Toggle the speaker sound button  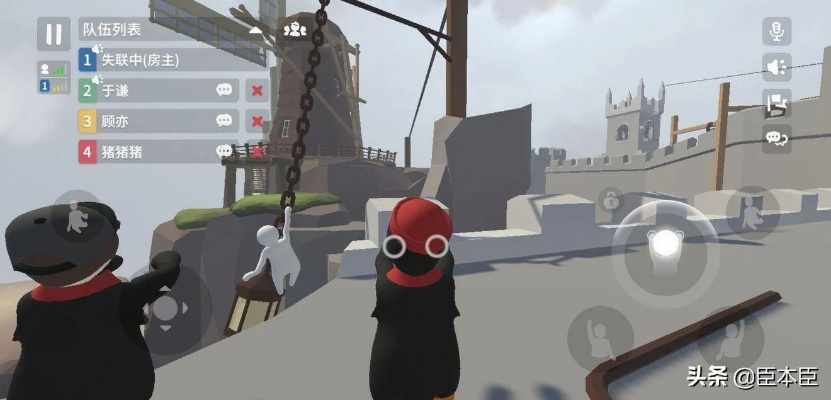point(776,66)
